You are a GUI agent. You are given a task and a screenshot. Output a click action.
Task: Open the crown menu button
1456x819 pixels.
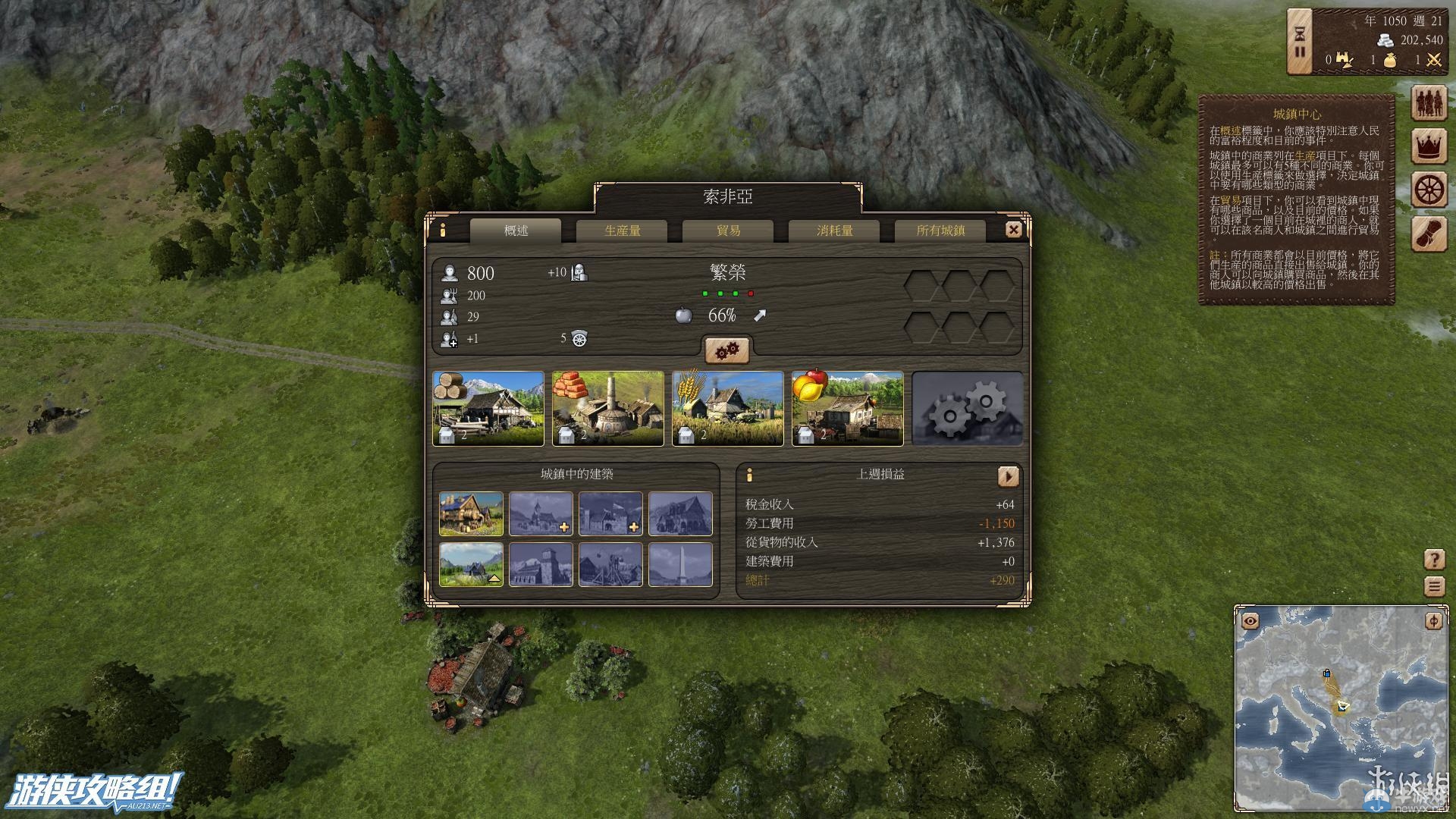1429,146
